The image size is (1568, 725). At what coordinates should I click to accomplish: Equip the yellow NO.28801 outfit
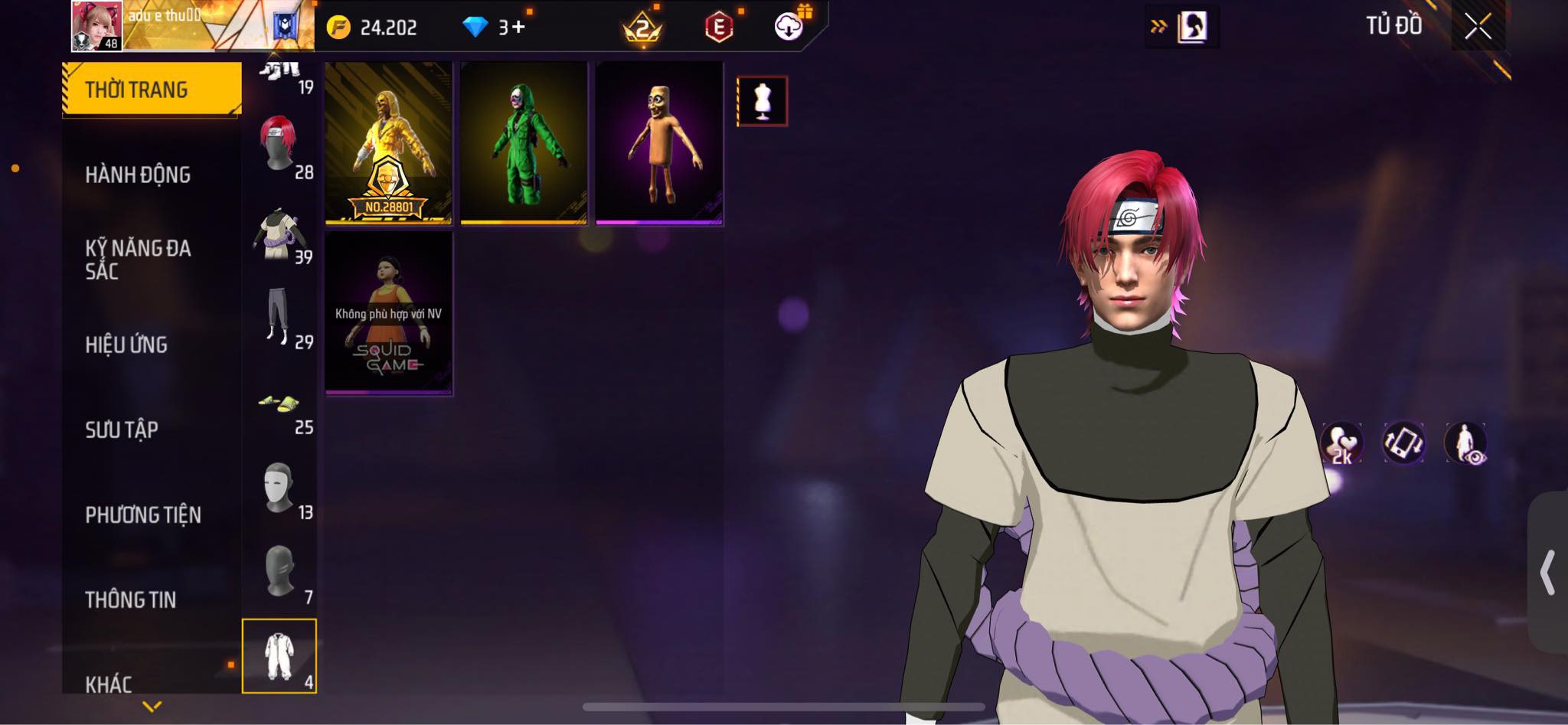388,144
